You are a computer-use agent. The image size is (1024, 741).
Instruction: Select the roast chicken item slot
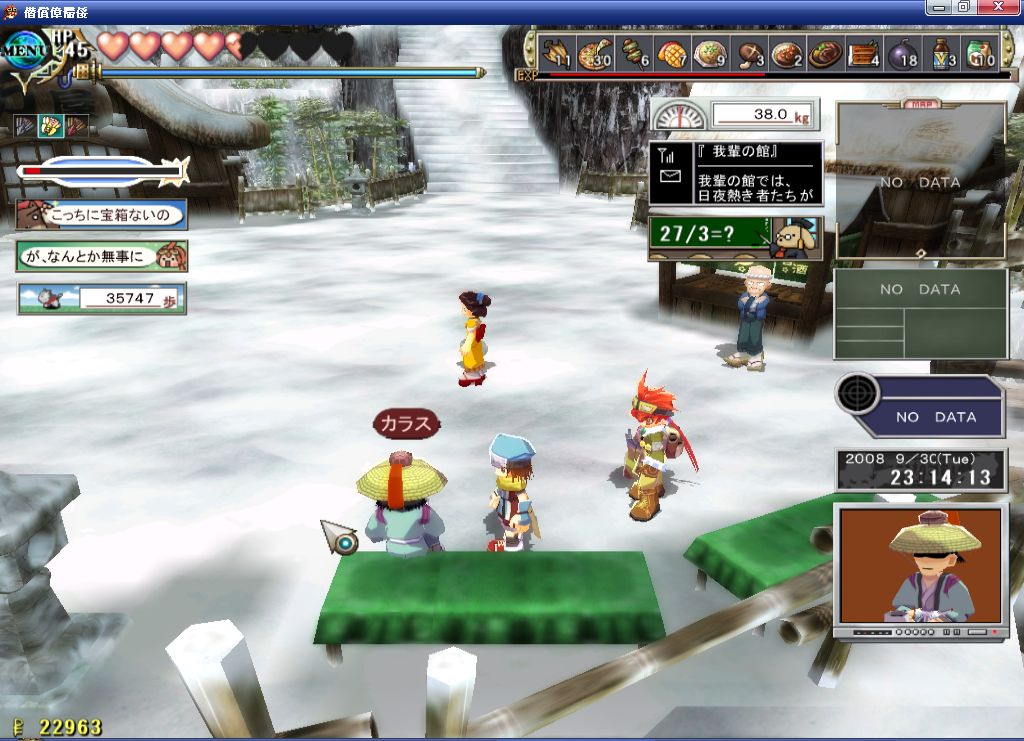[x=556, y=52]
